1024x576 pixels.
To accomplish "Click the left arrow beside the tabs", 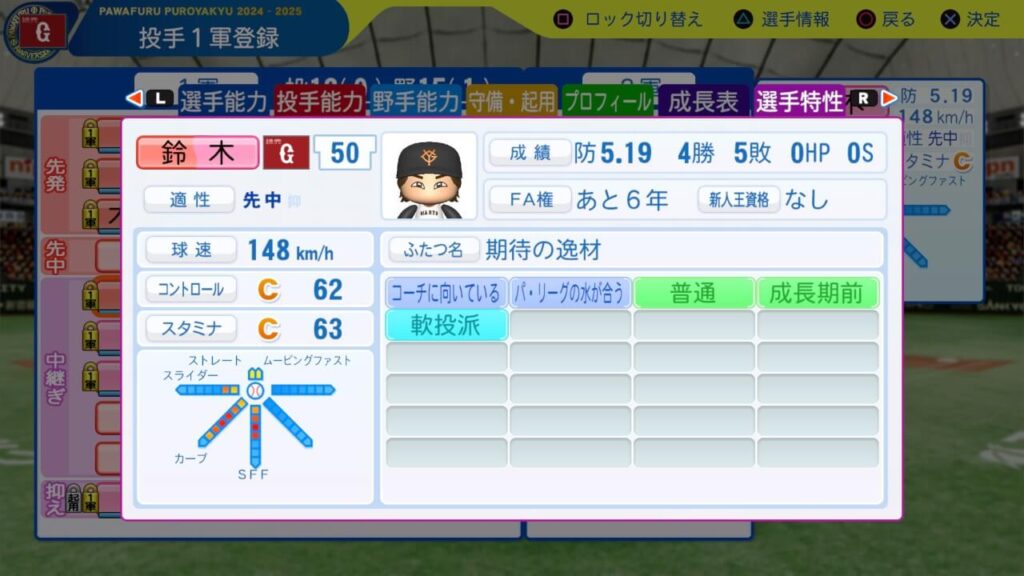I will 133,98.
